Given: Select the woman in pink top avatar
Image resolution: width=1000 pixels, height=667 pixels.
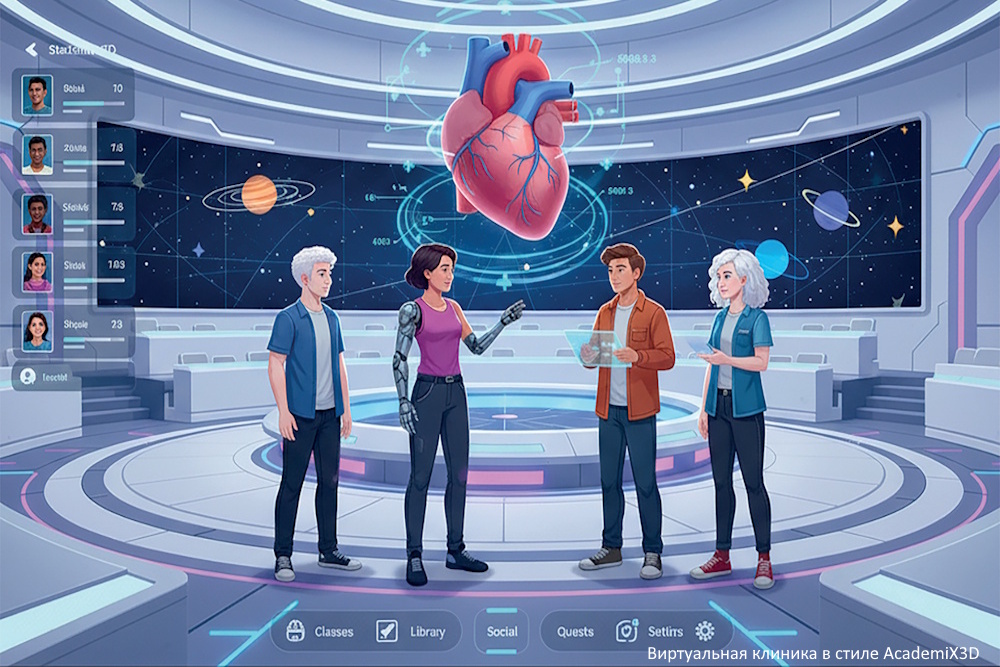Looking at the screenshot, I should pos(38,271).
